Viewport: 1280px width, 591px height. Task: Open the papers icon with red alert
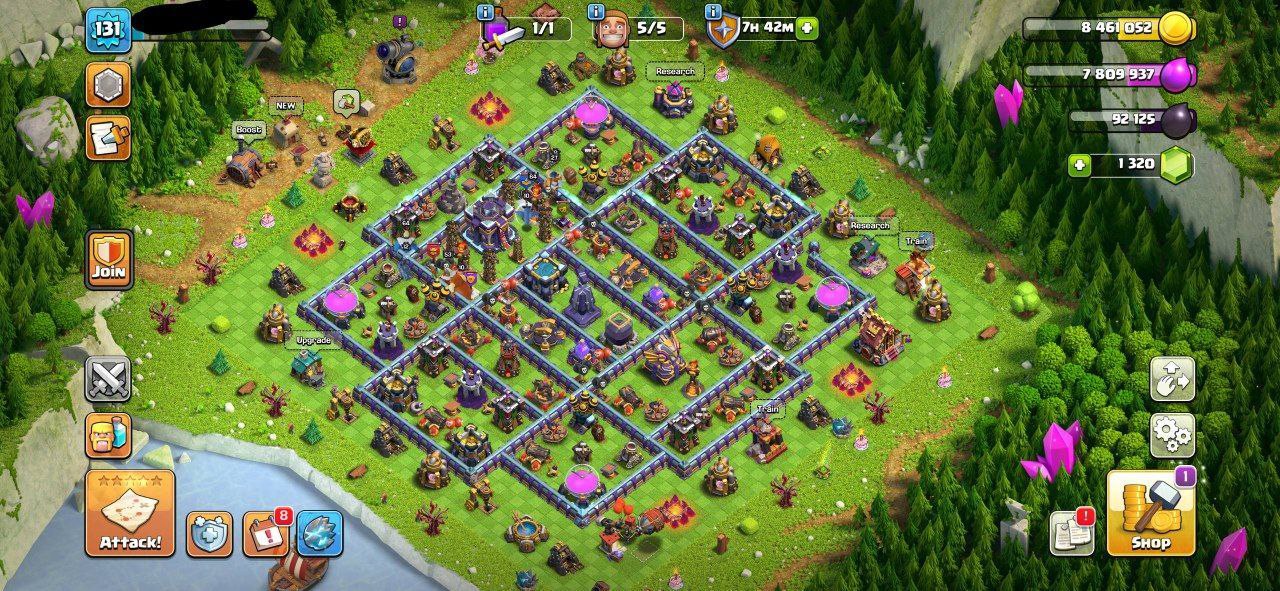coord(1071,533)
